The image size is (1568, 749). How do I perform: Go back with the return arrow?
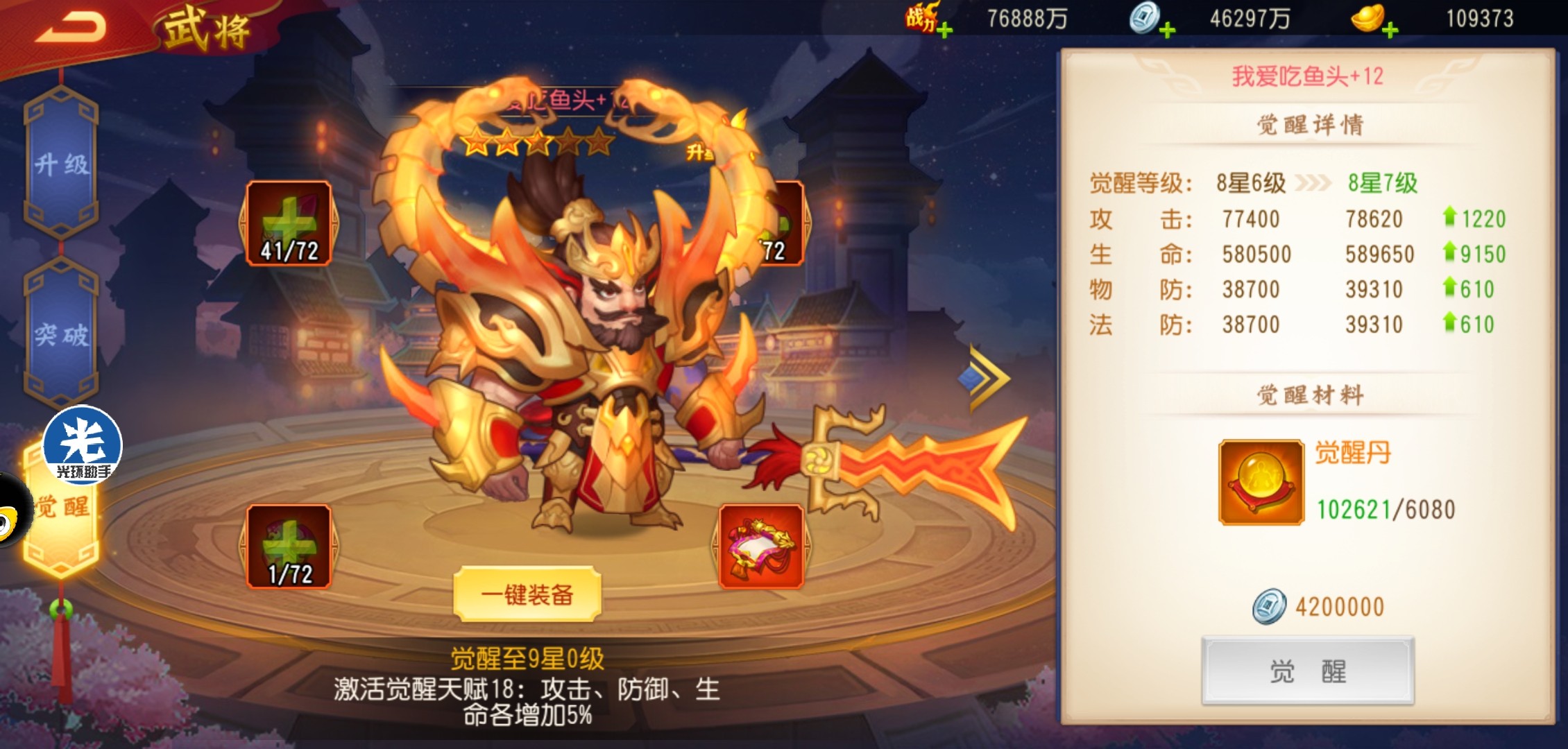pyautogui.click(x=69, y=28)
